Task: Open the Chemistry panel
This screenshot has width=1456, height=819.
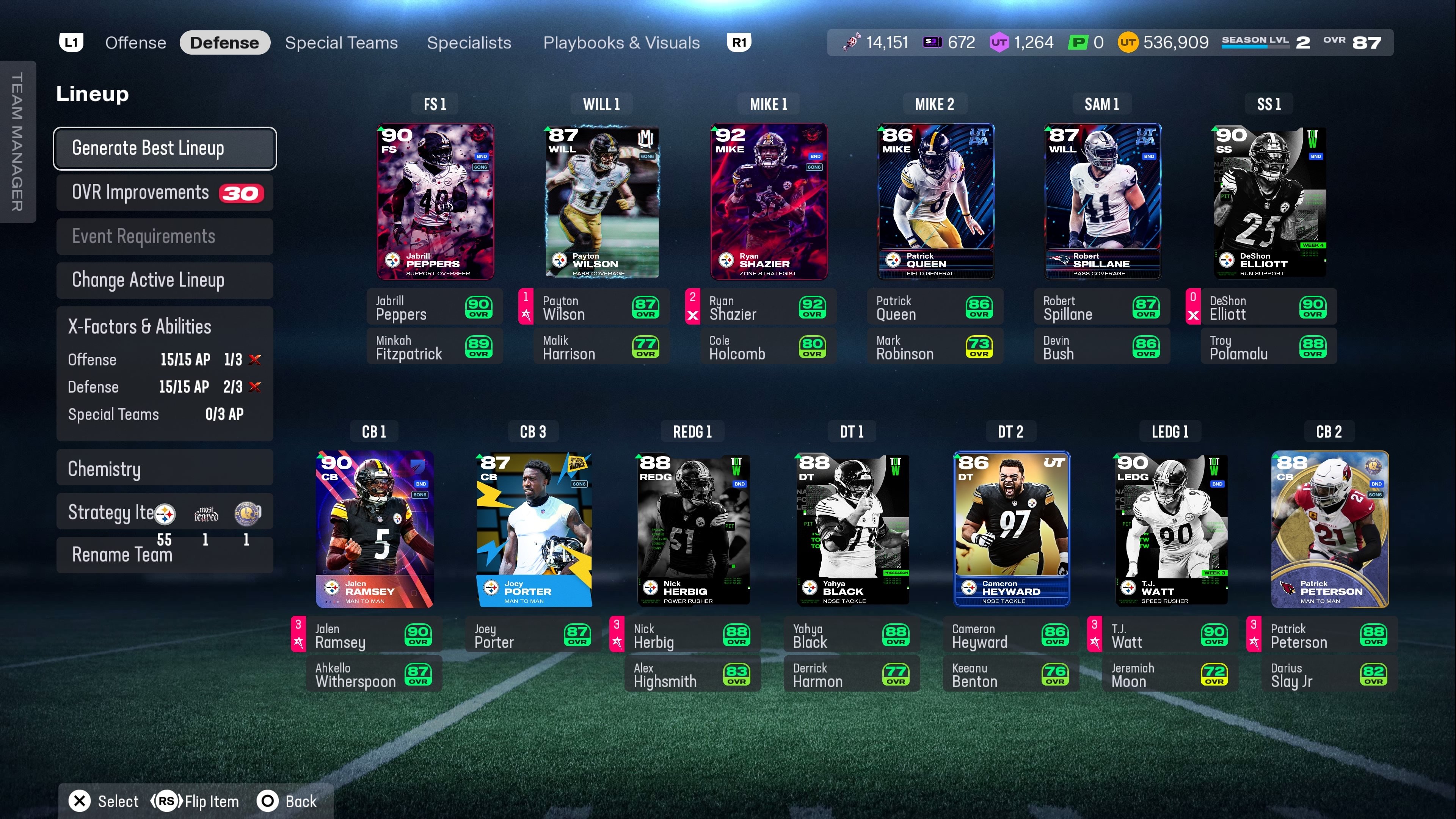Action: click(x=165, y=469)
